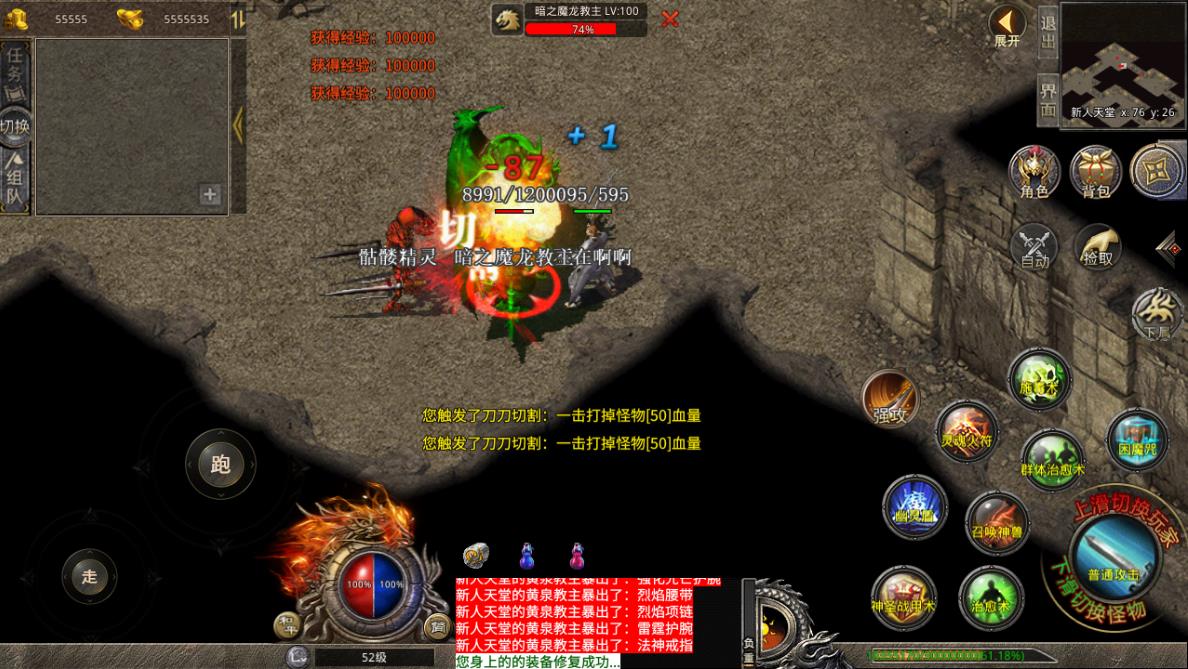The image size is (1188, 669).
Task: Cast the 灵魂火符 skill
Action: [x=966, y=430]
